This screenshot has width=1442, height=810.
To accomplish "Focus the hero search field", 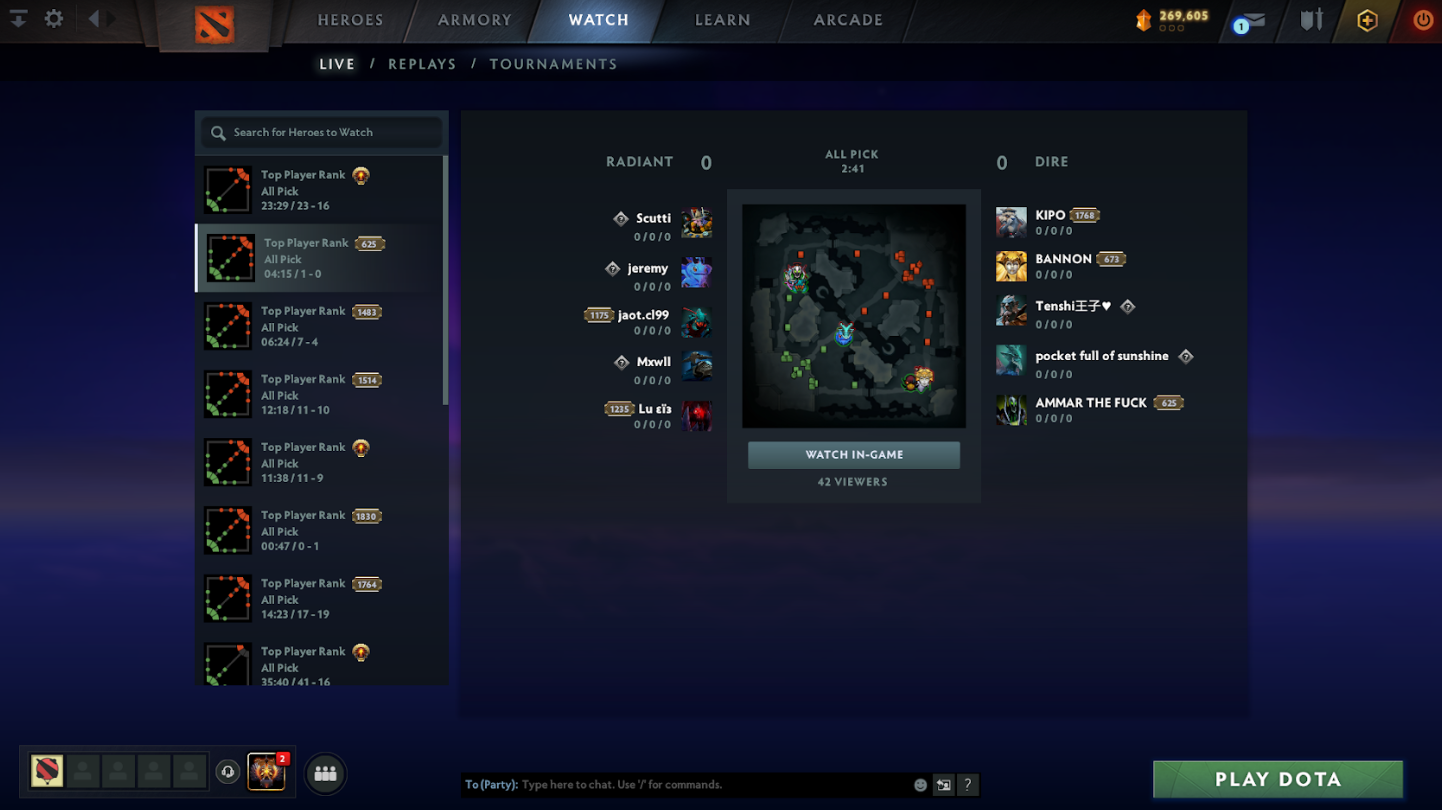I will pyautogui.click(x=322, y=132).
